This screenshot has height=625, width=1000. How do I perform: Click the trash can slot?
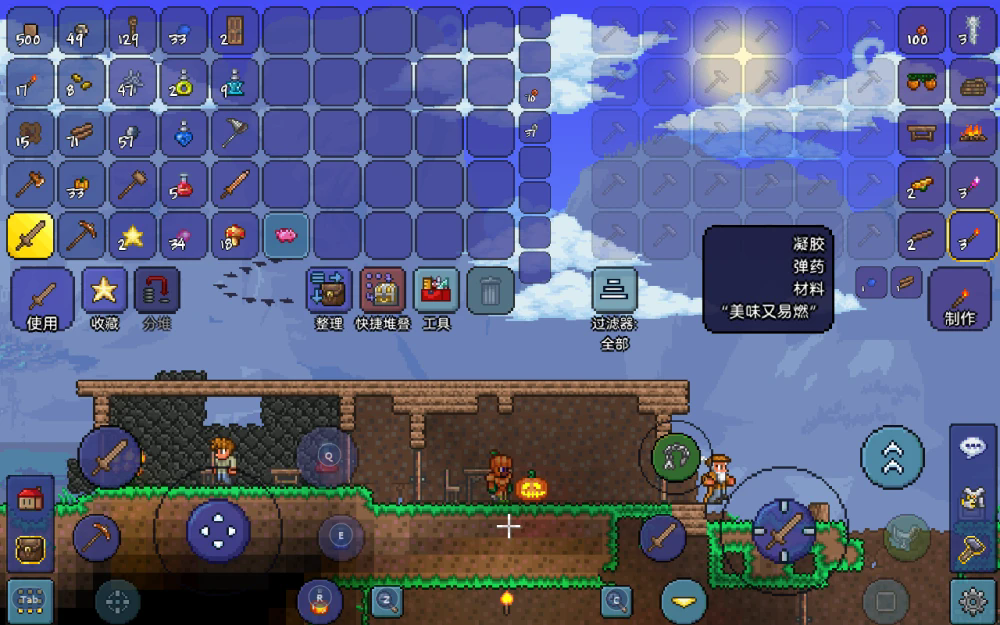[x=490, y=292]
